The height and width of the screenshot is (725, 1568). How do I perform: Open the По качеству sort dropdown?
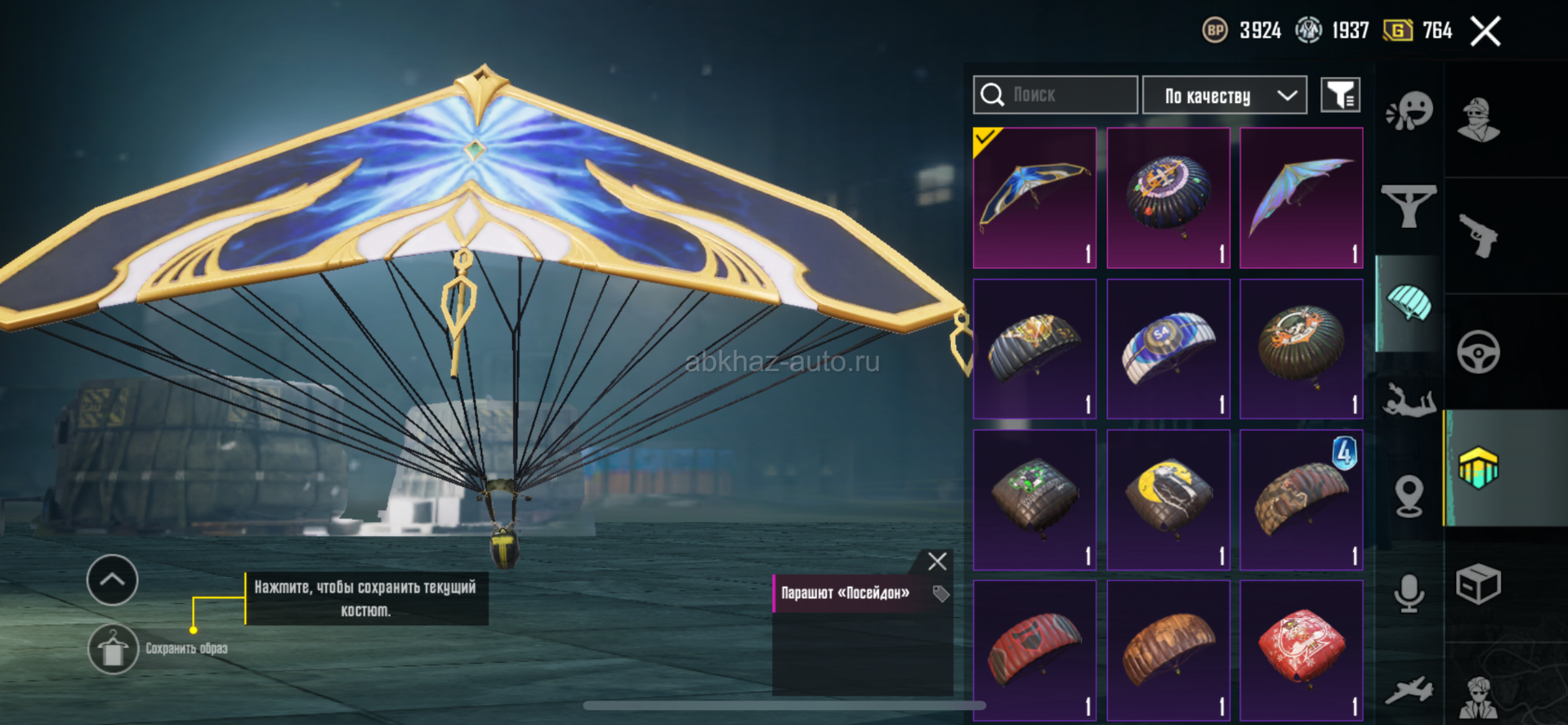click(1224, 96)
